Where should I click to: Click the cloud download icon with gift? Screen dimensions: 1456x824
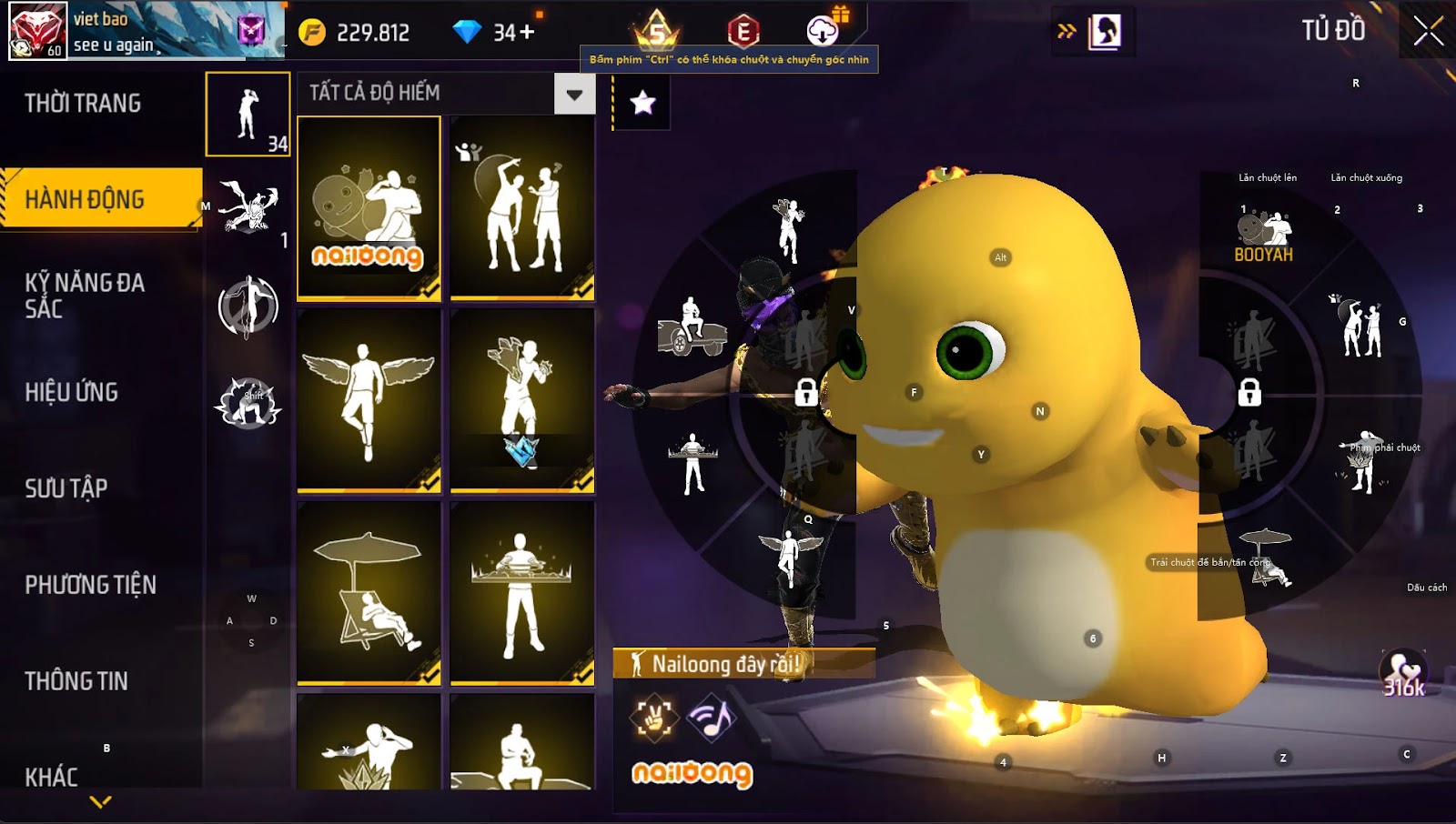[x=824, y=31]
